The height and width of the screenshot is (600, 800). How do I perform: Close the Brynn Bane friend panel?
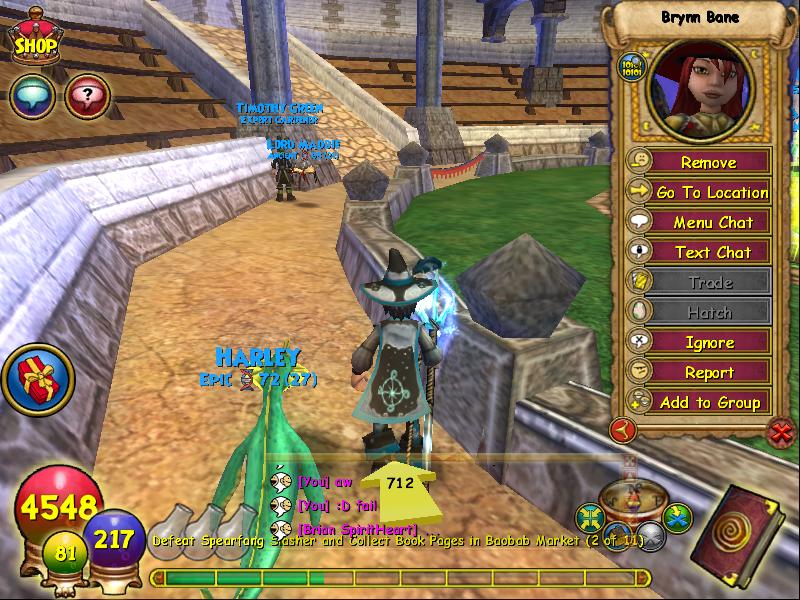(x=781, y=432)
